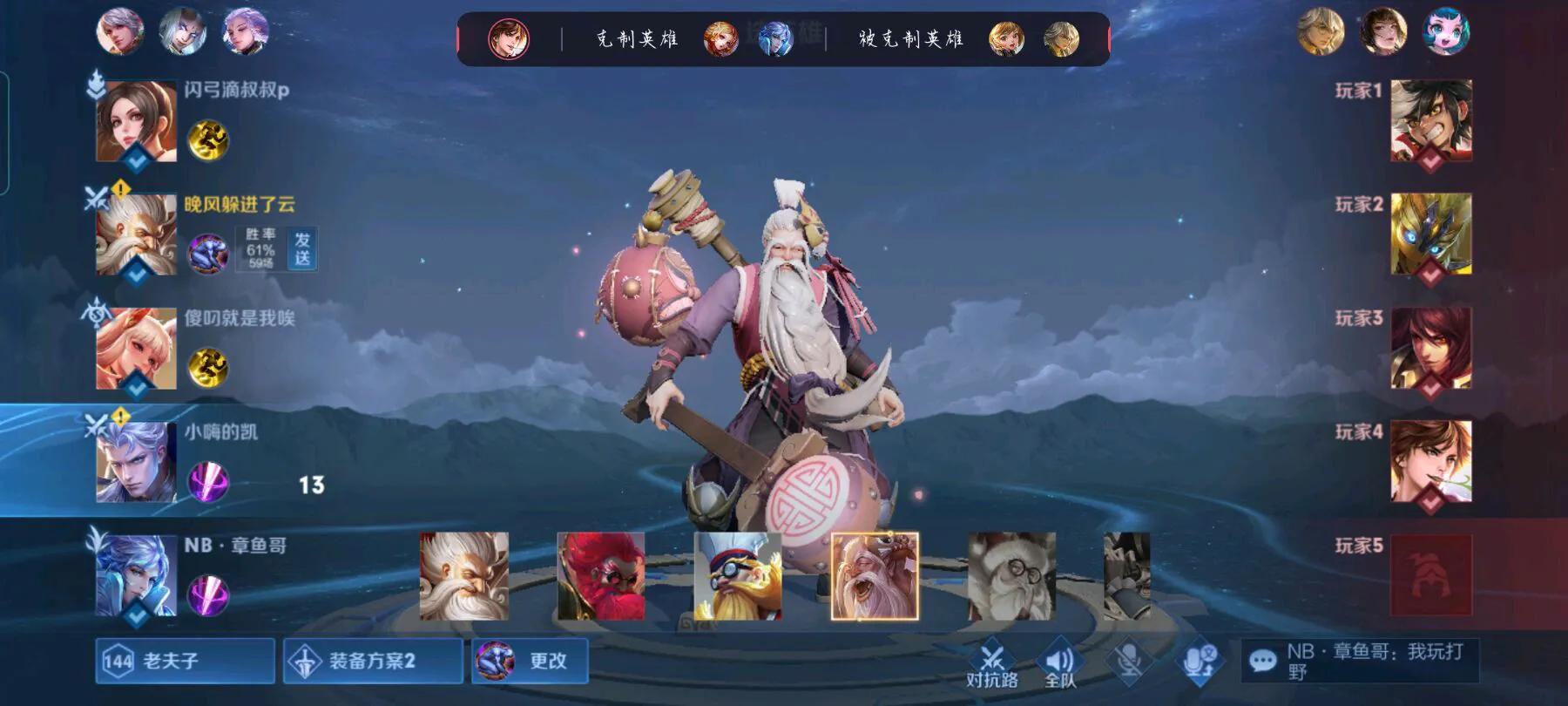Toggle the 全队 team speaker
This screenshot has width=1568, height=706.
1059,664
